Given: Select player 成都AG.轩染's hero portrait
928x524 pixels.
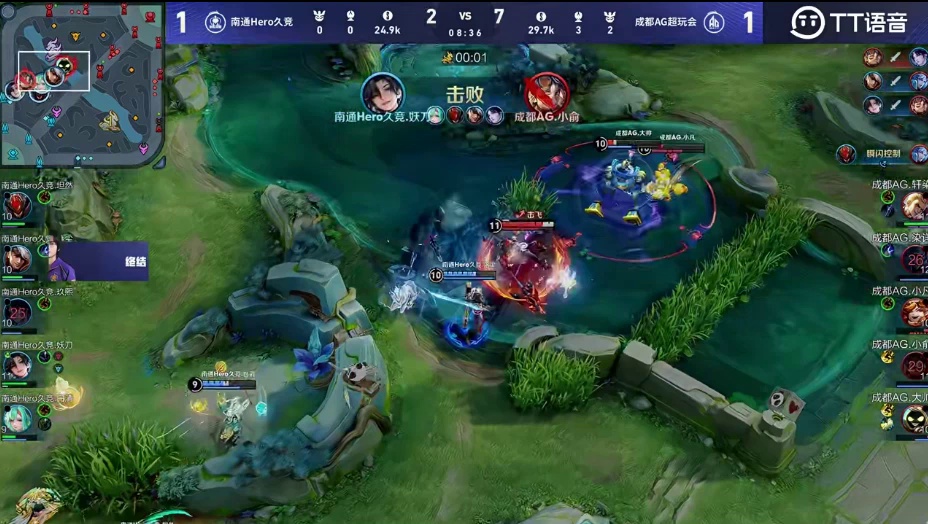Looking at the screenshot, I should [x=914, y=206].
